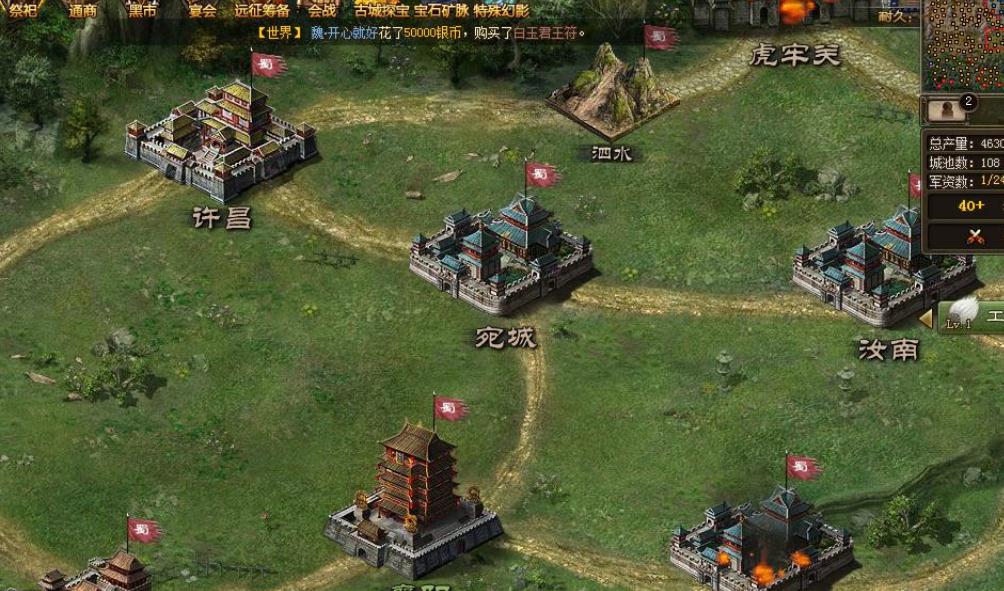Open the portrait icon with badge 2

tap(943, 110)
